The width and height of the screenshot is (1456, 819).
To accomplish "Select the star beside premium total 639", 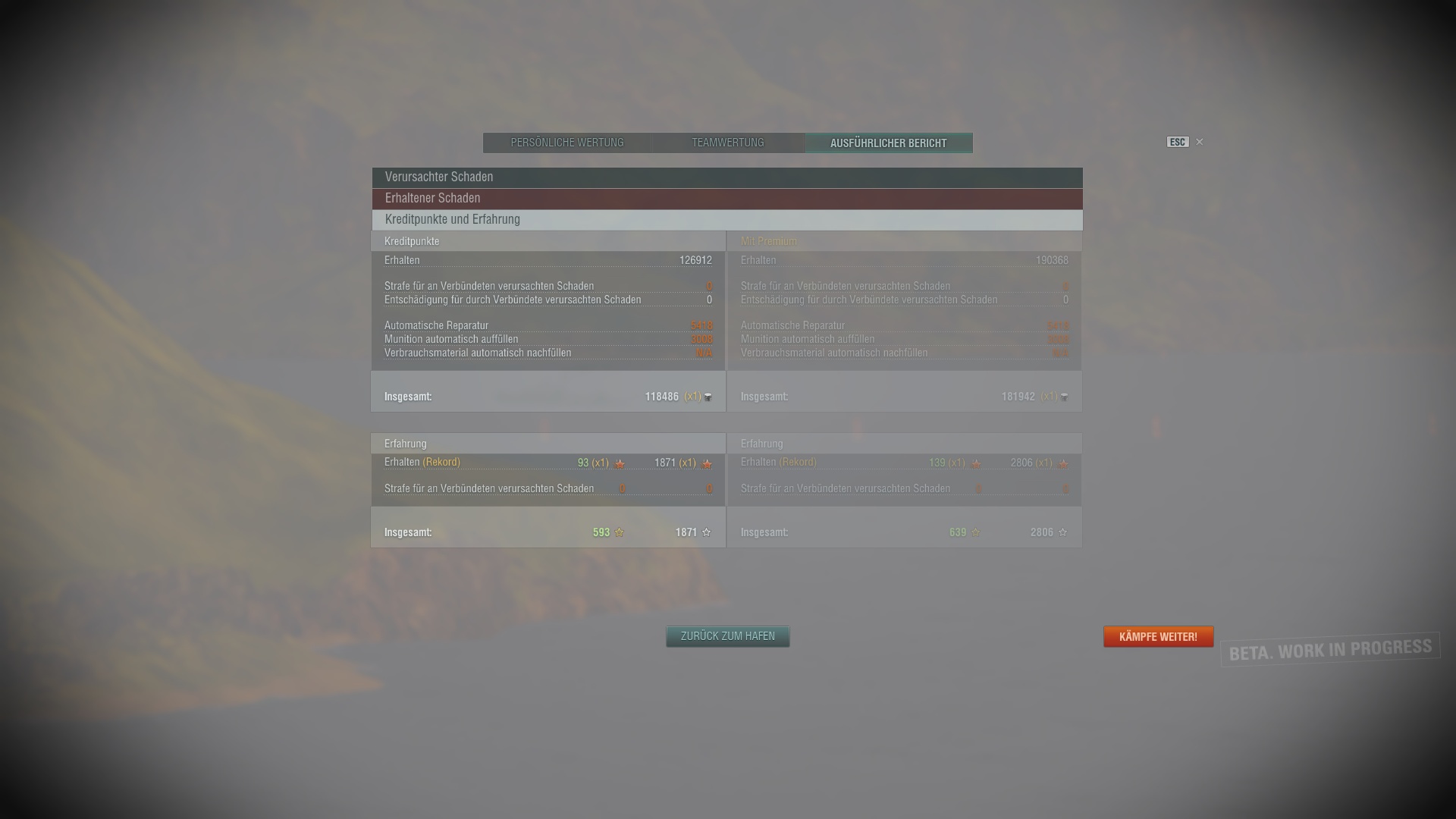I will click(x=976, y=532).
